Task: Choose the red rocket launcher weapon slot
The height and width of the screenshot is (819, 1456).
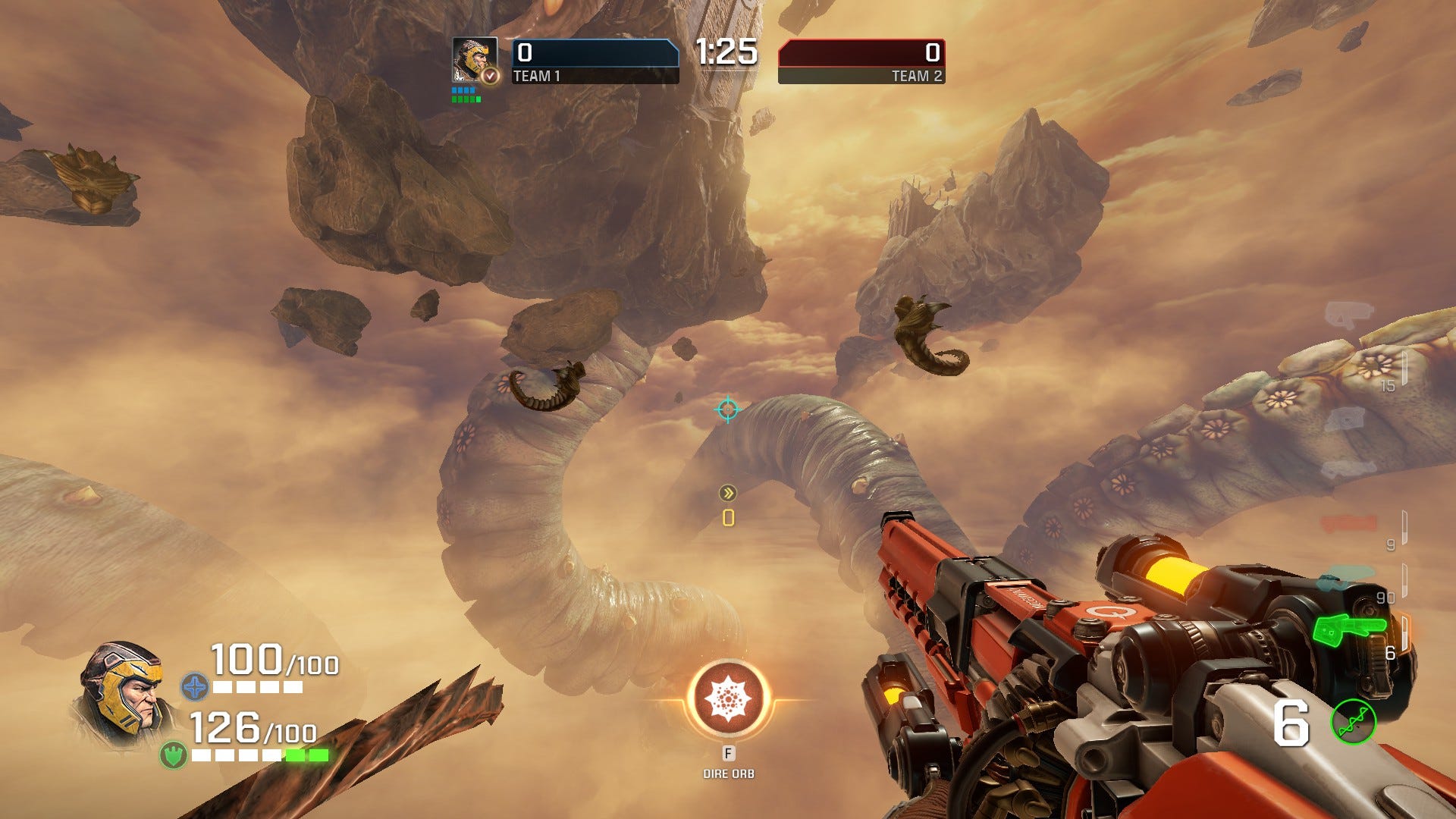Action: pyautogui.click(x=1350, y=523)
